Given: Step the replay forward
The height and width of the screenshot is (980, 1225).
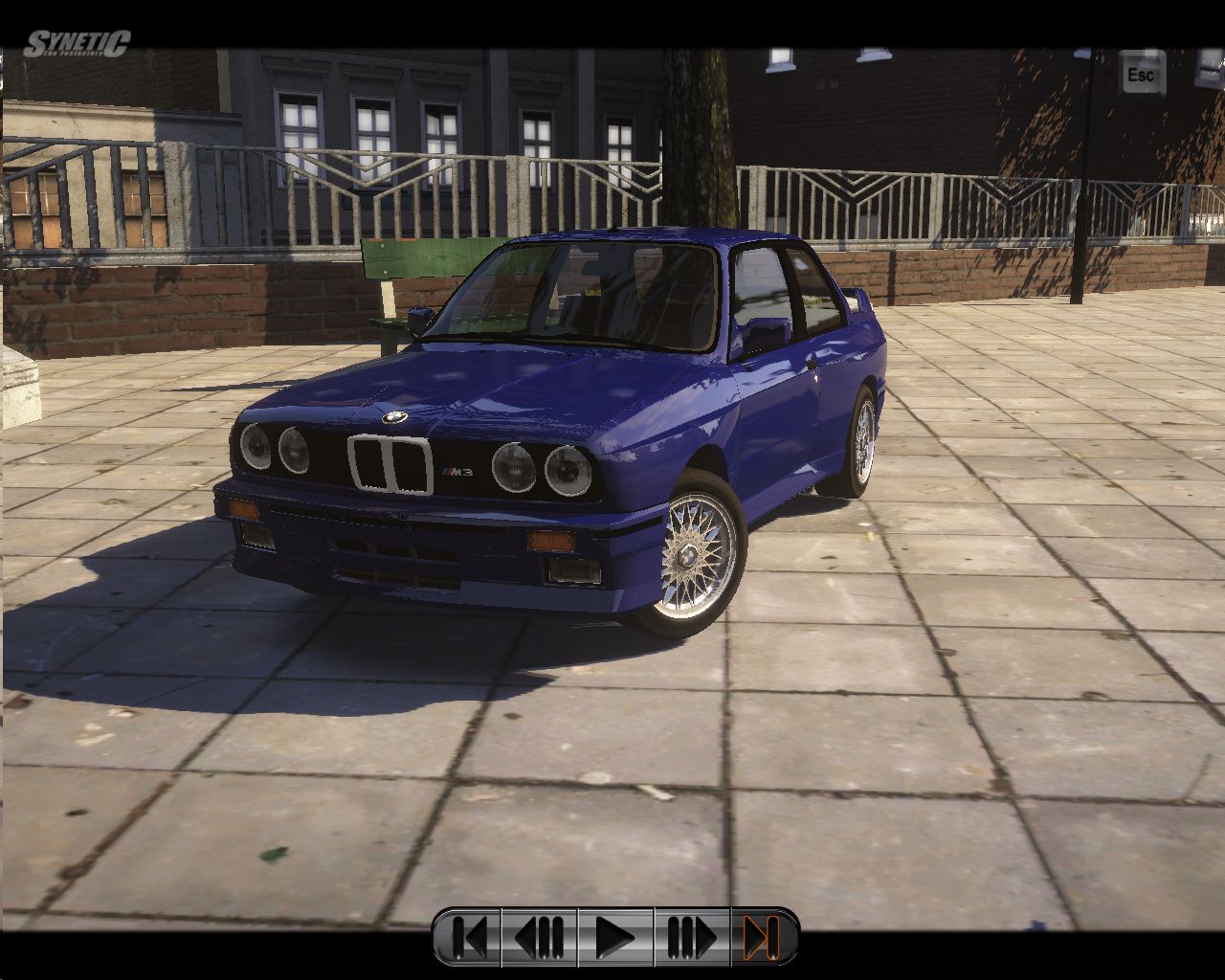Looking at the screenshot, I should click(692, 937).
